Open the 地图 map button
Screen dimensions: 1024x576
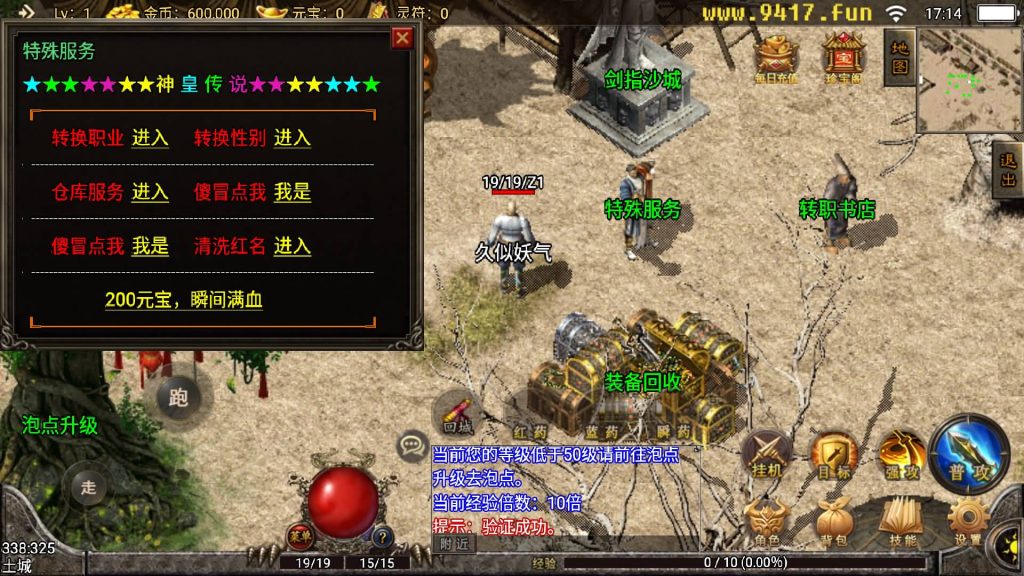coord(900,57)
